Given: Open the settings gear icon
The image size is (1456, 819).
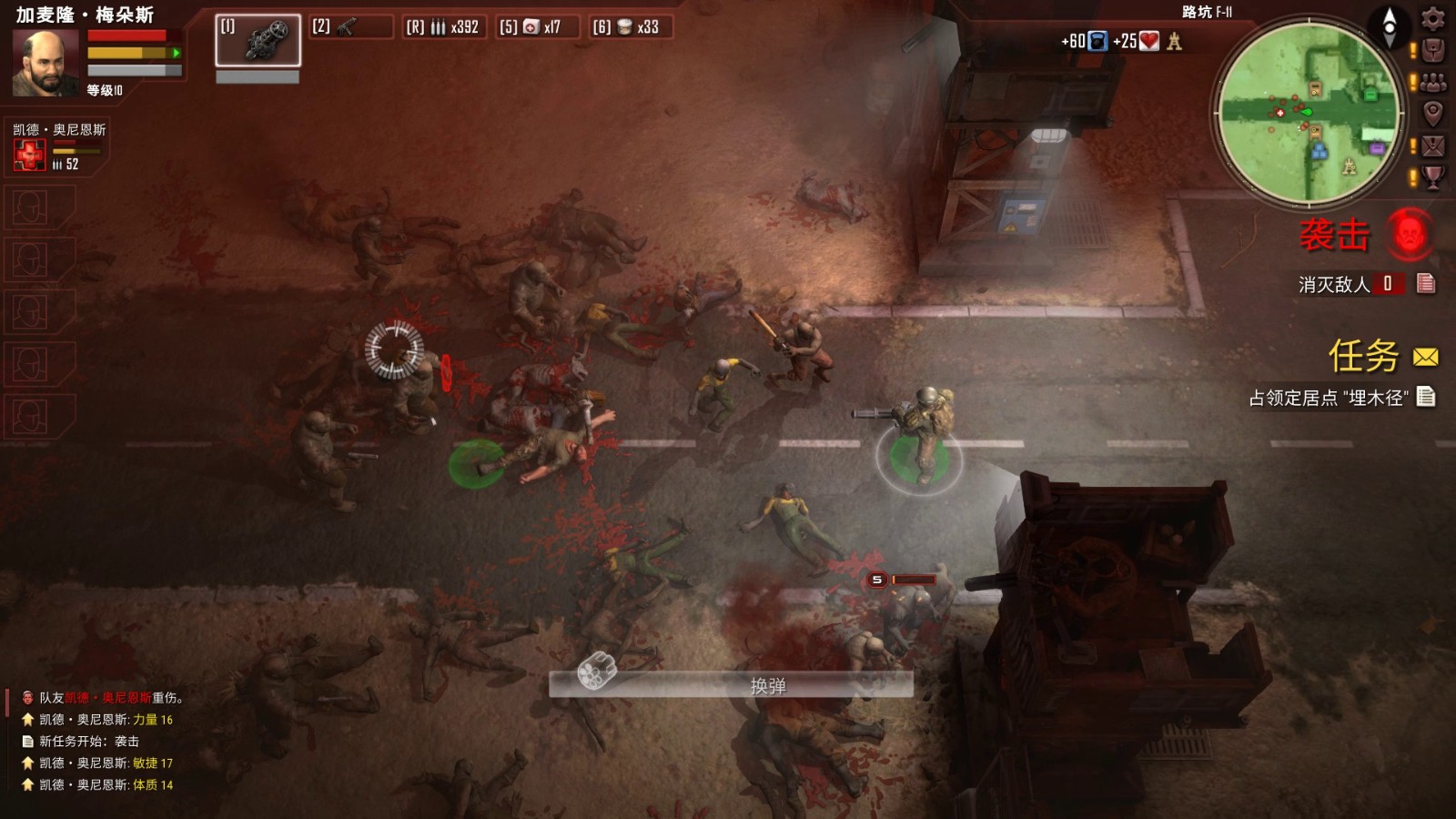Looking at the screenshot, I should [x=1433, y=19].
